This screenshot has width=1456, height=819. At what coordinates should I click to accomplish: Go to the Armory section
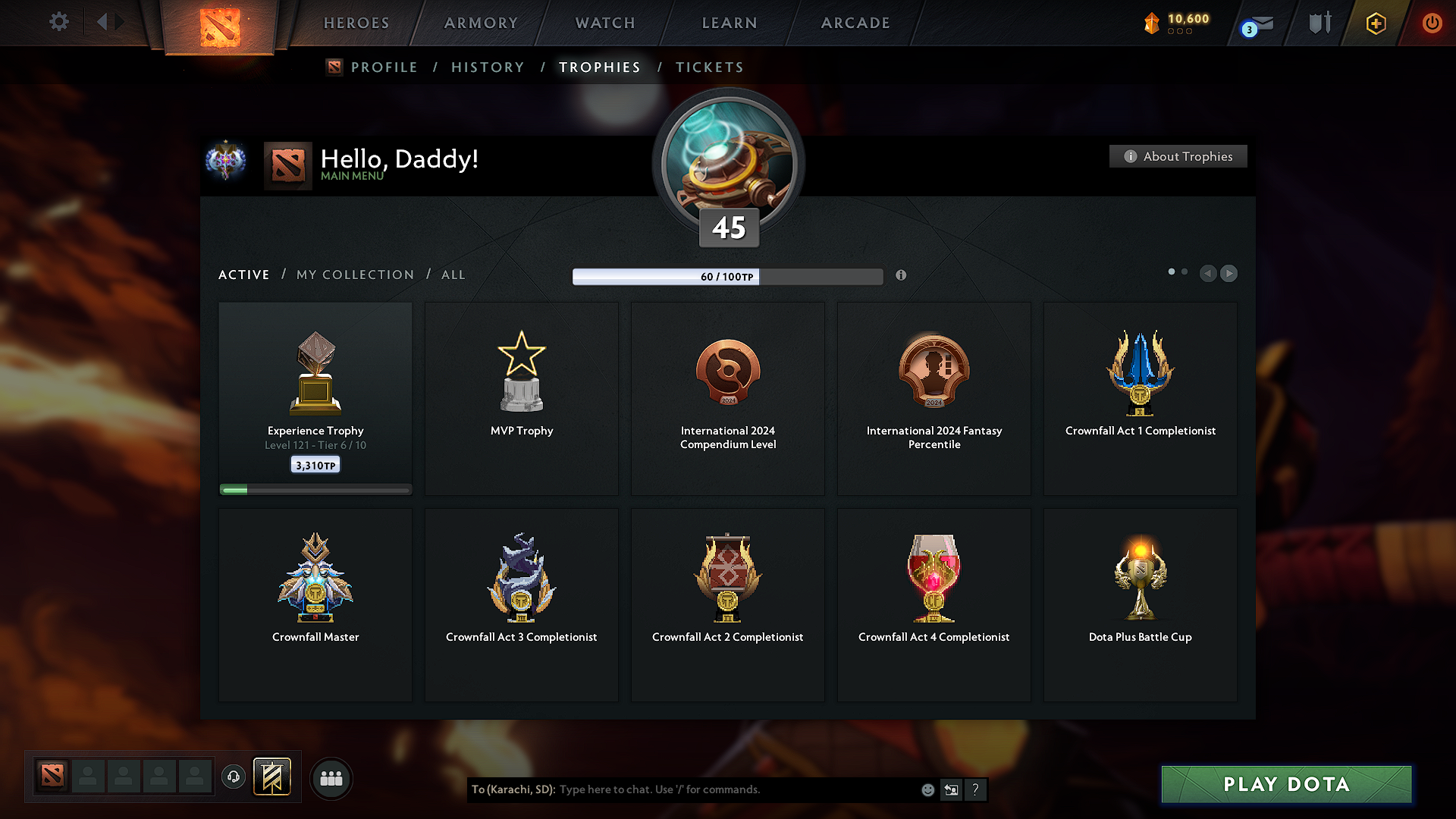pyautogui.click(x=481, y=23)
